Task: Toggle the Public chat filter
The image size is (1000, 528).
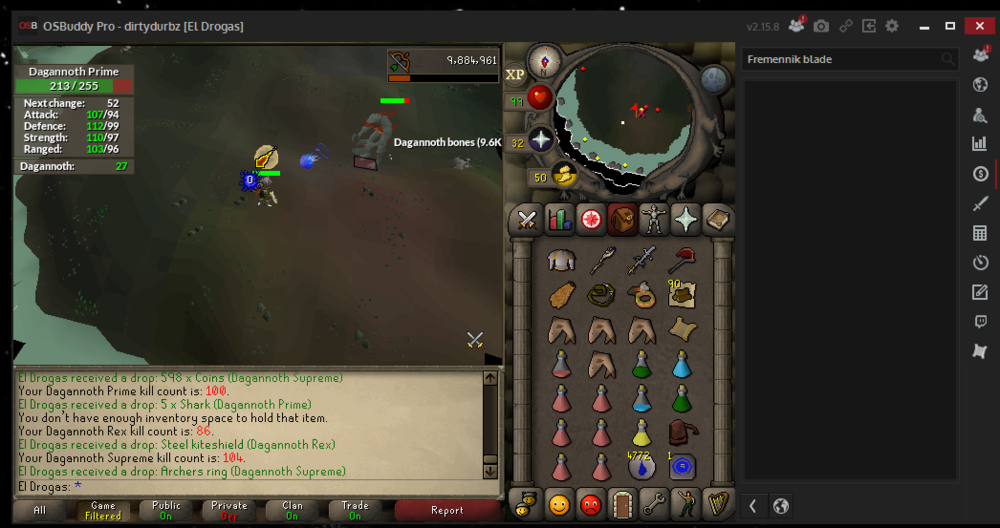Action: tap(166, 510)
